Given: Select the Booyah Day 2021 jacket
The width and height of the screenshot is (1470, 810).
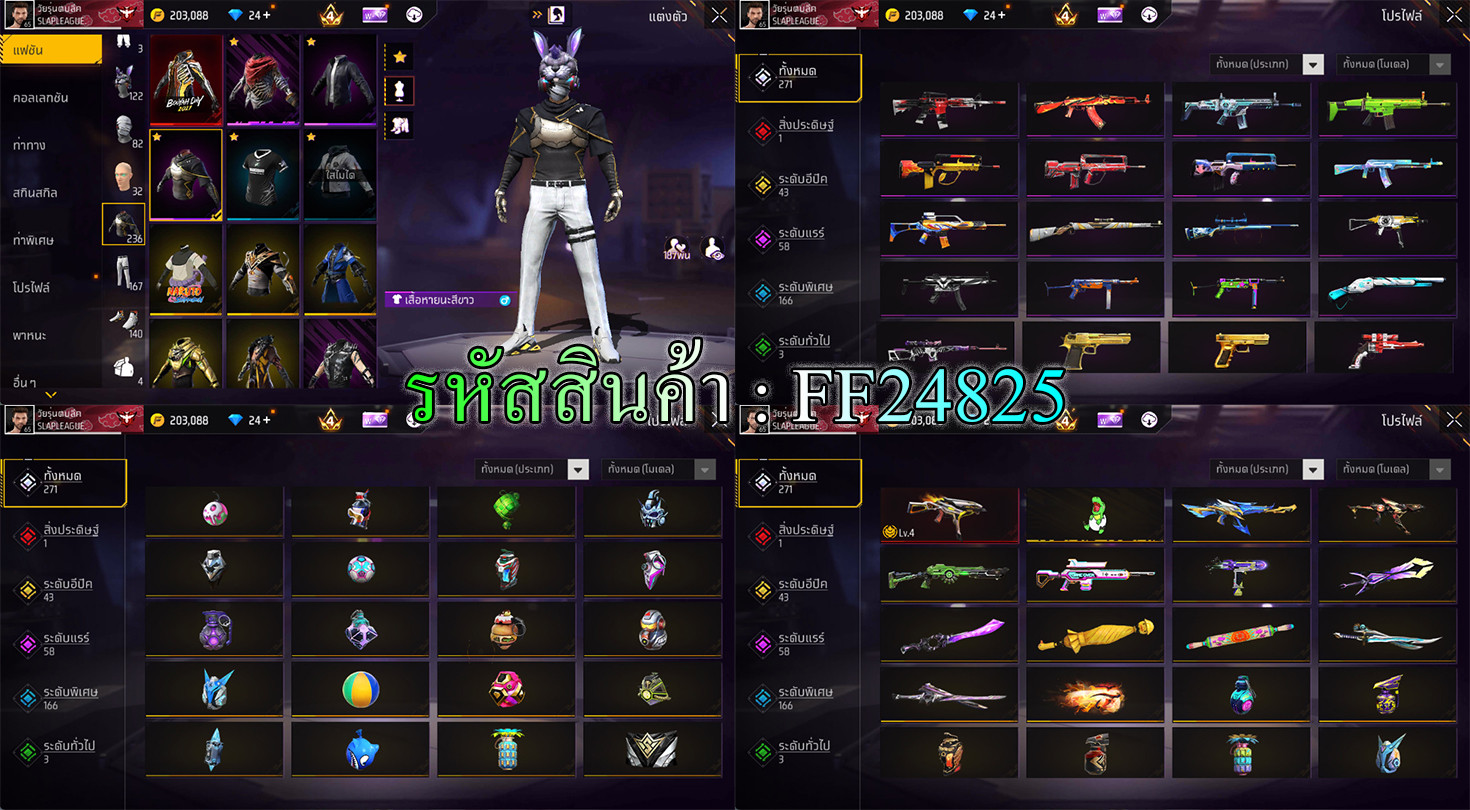Looking at the screenshot, I should 185,77.
